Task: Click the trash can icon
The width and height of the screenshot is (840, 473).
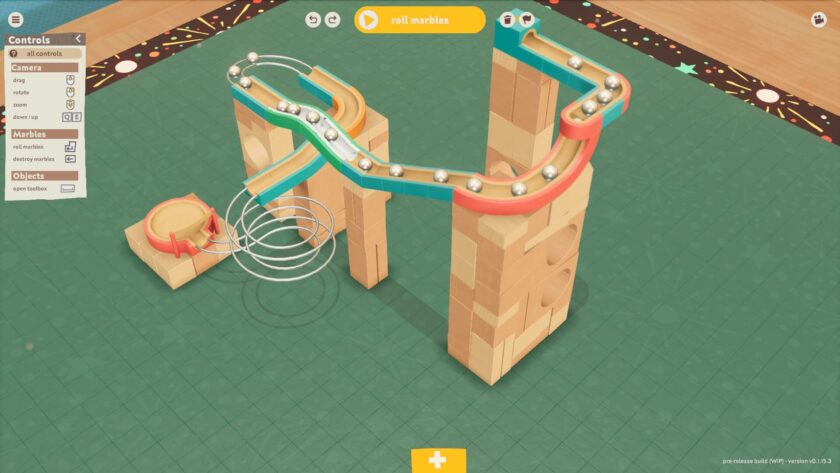Action: 508,19
